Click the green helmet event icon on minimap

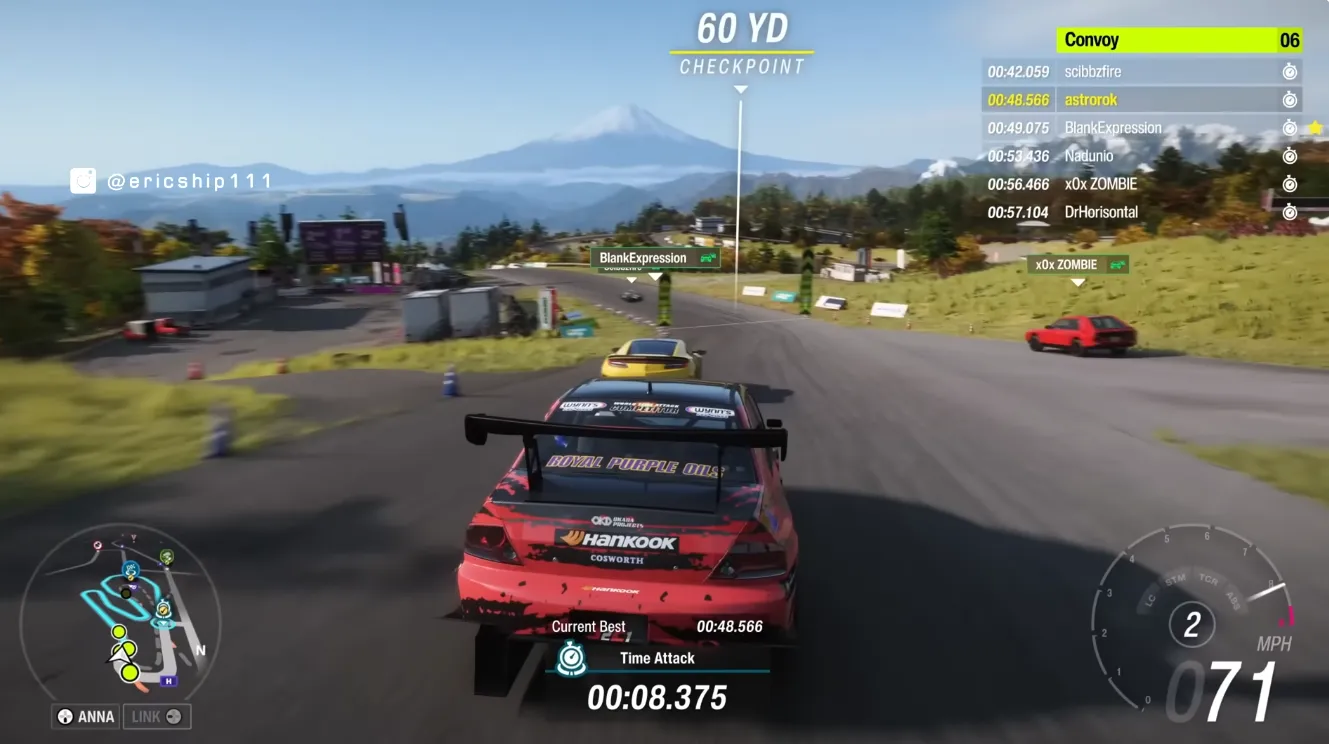click(166, 556)
